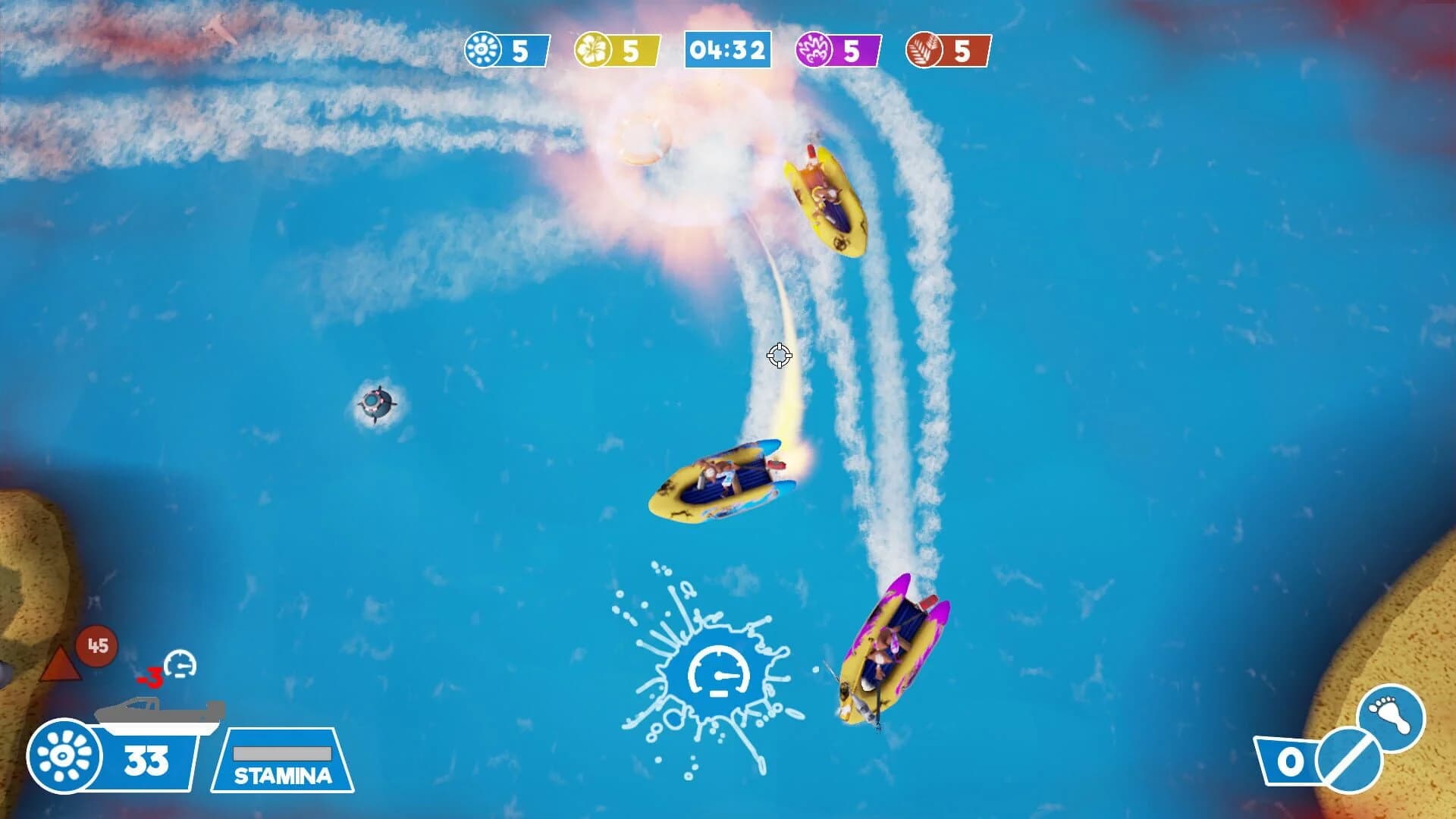Viewport: 1456px width, 819px height.
Task: Click the aiming crosshair in the water
Action: click(x=779, y=354)
